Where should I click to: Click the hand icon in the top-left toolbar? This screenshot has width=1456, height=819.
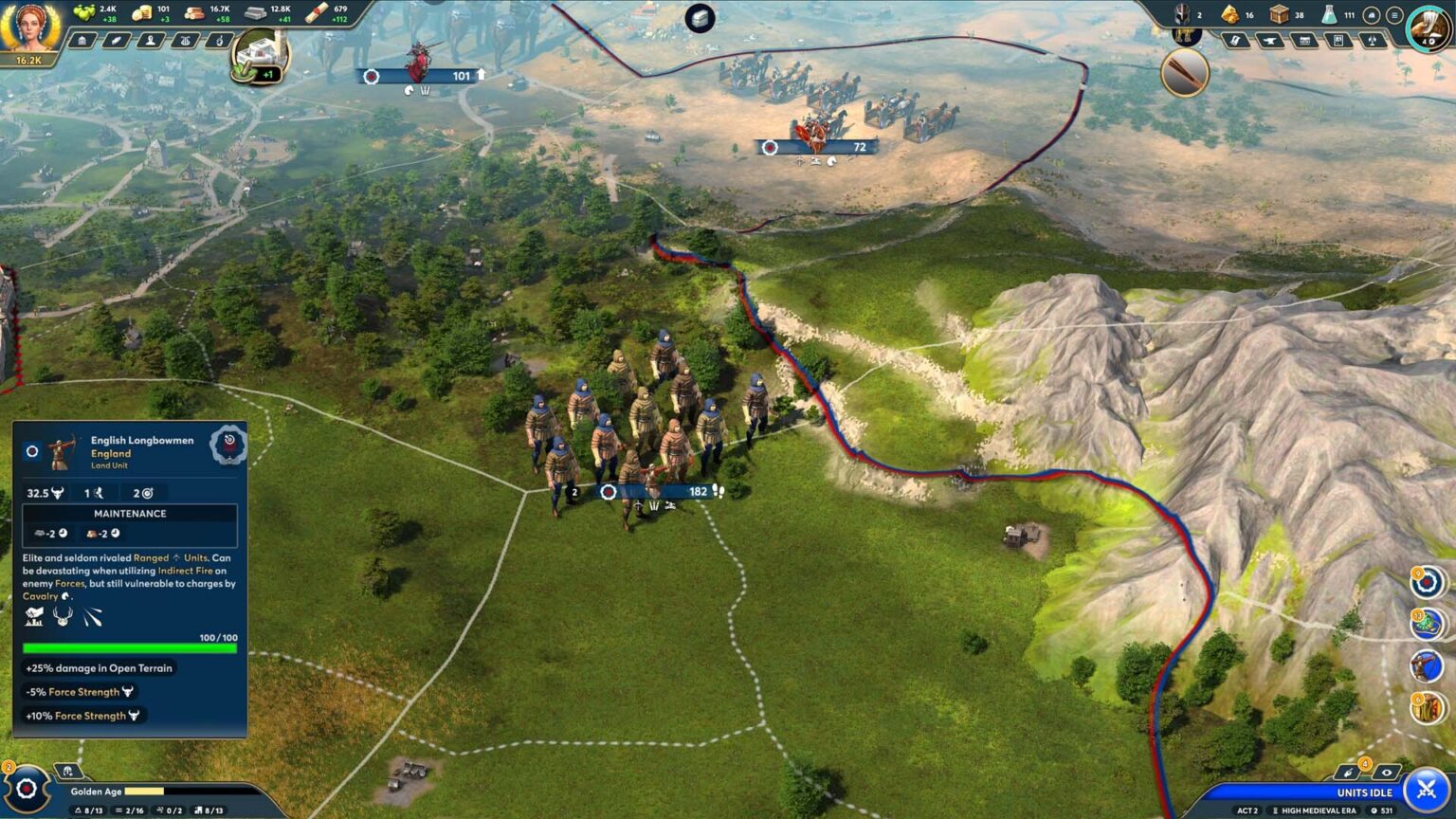pyautogui.click(x=219, y=41)
